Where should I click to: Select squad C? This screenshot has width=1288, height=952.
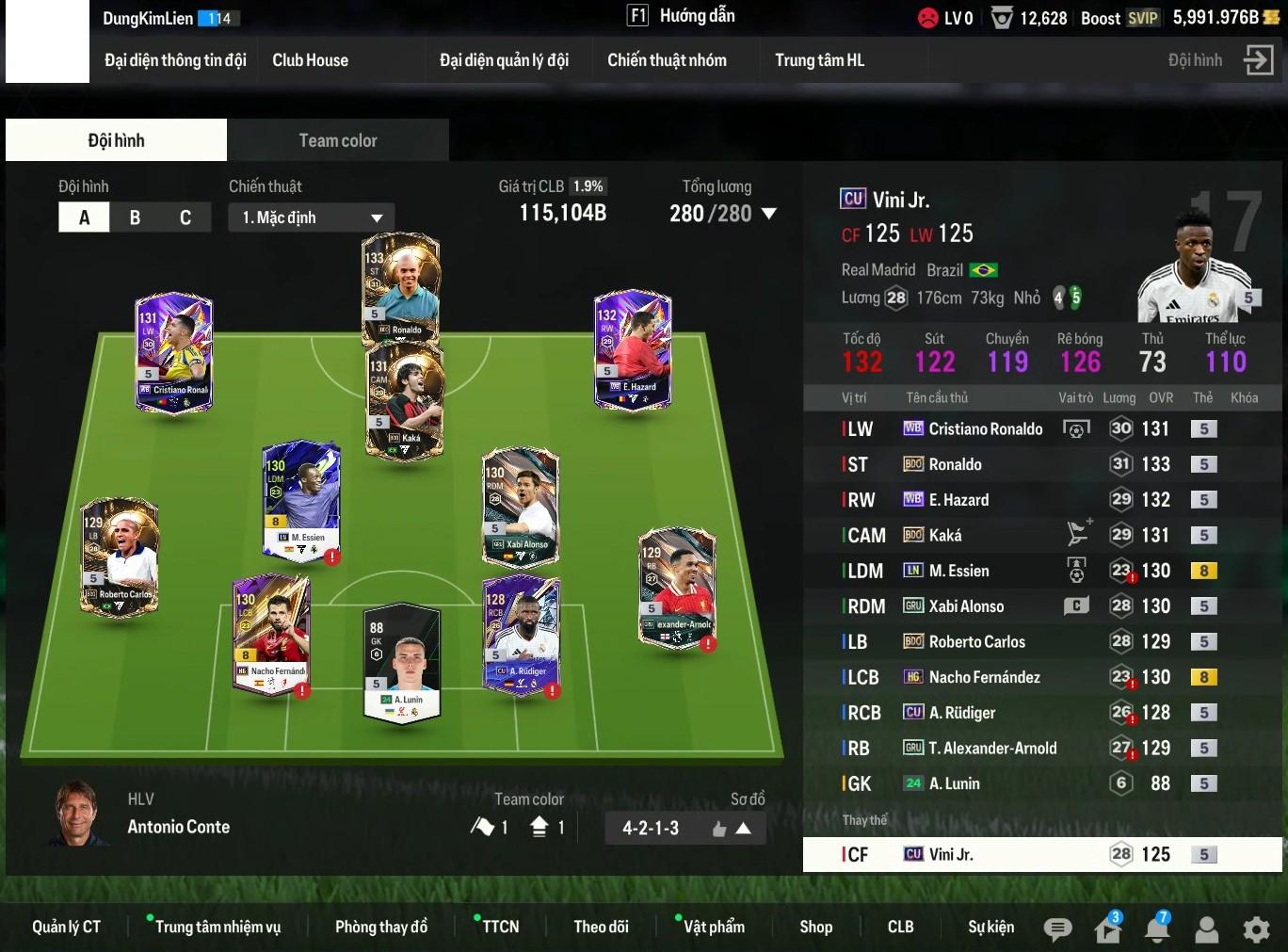point(185,218)
